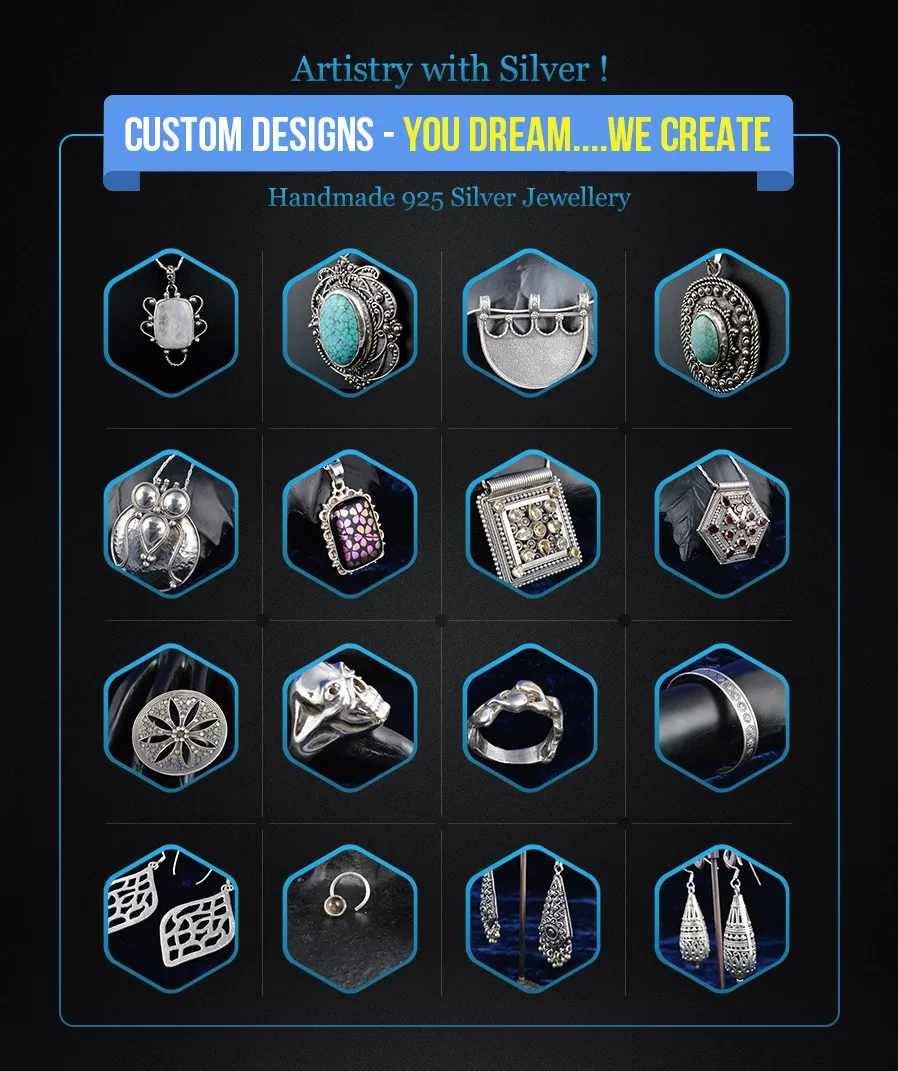Select the silver three-dome pendant
Screen dimensions: 898x1071
171,522
